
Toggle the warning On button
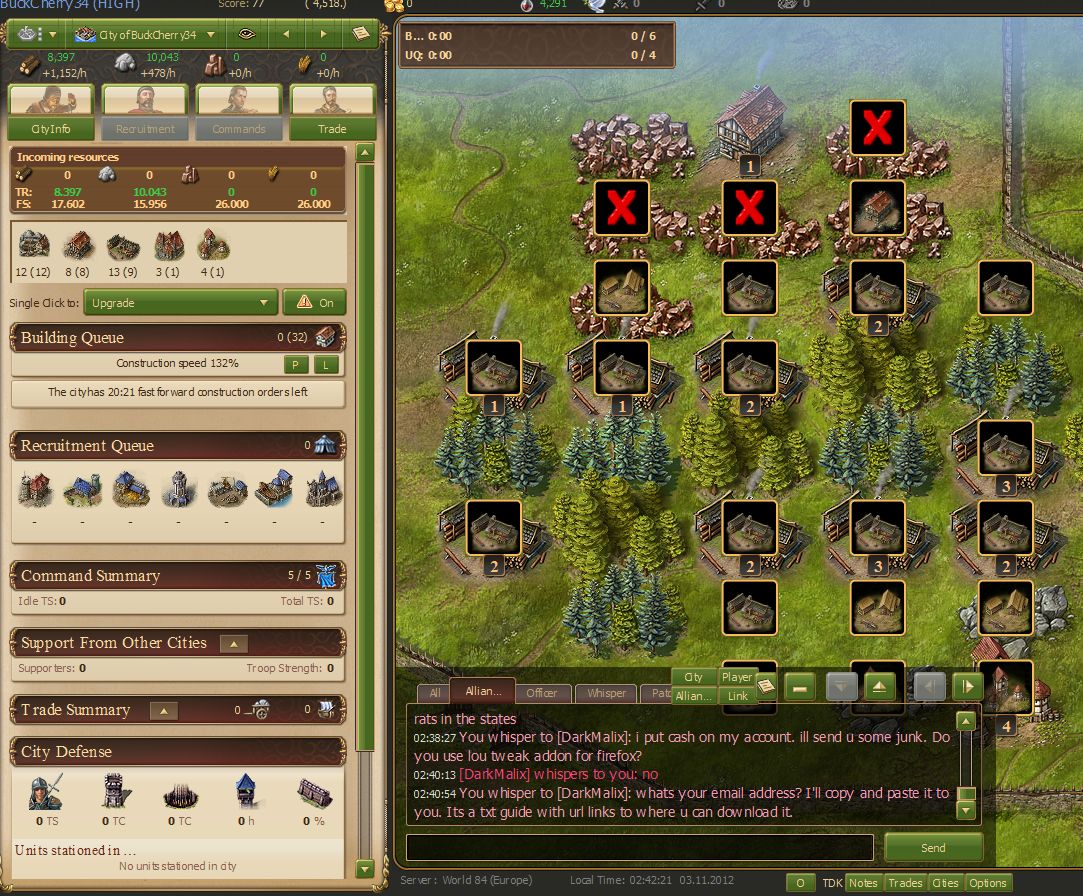314,302
